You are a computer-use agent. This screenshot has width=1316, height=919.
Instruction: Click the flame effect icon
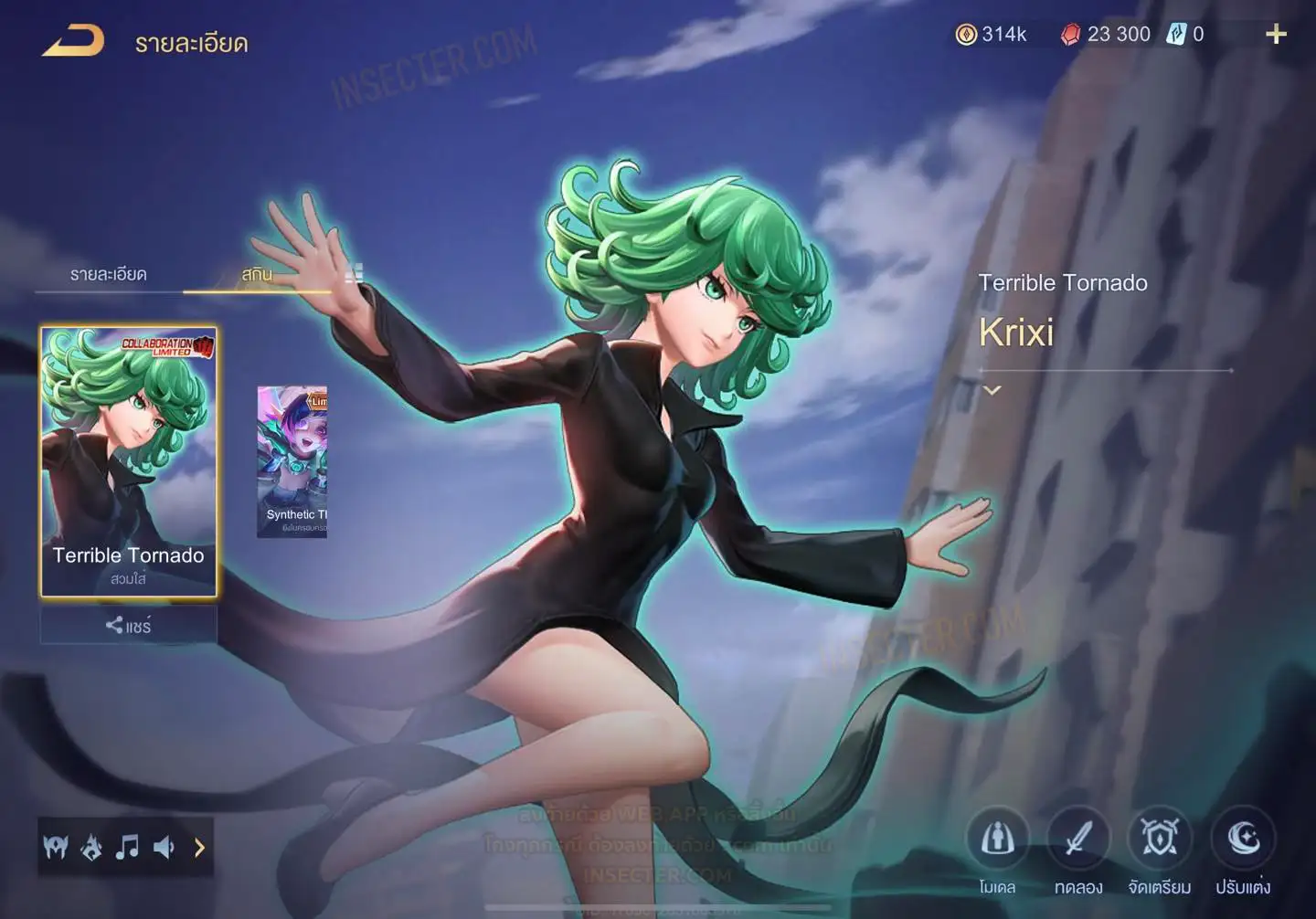click(x=91, y=848)
